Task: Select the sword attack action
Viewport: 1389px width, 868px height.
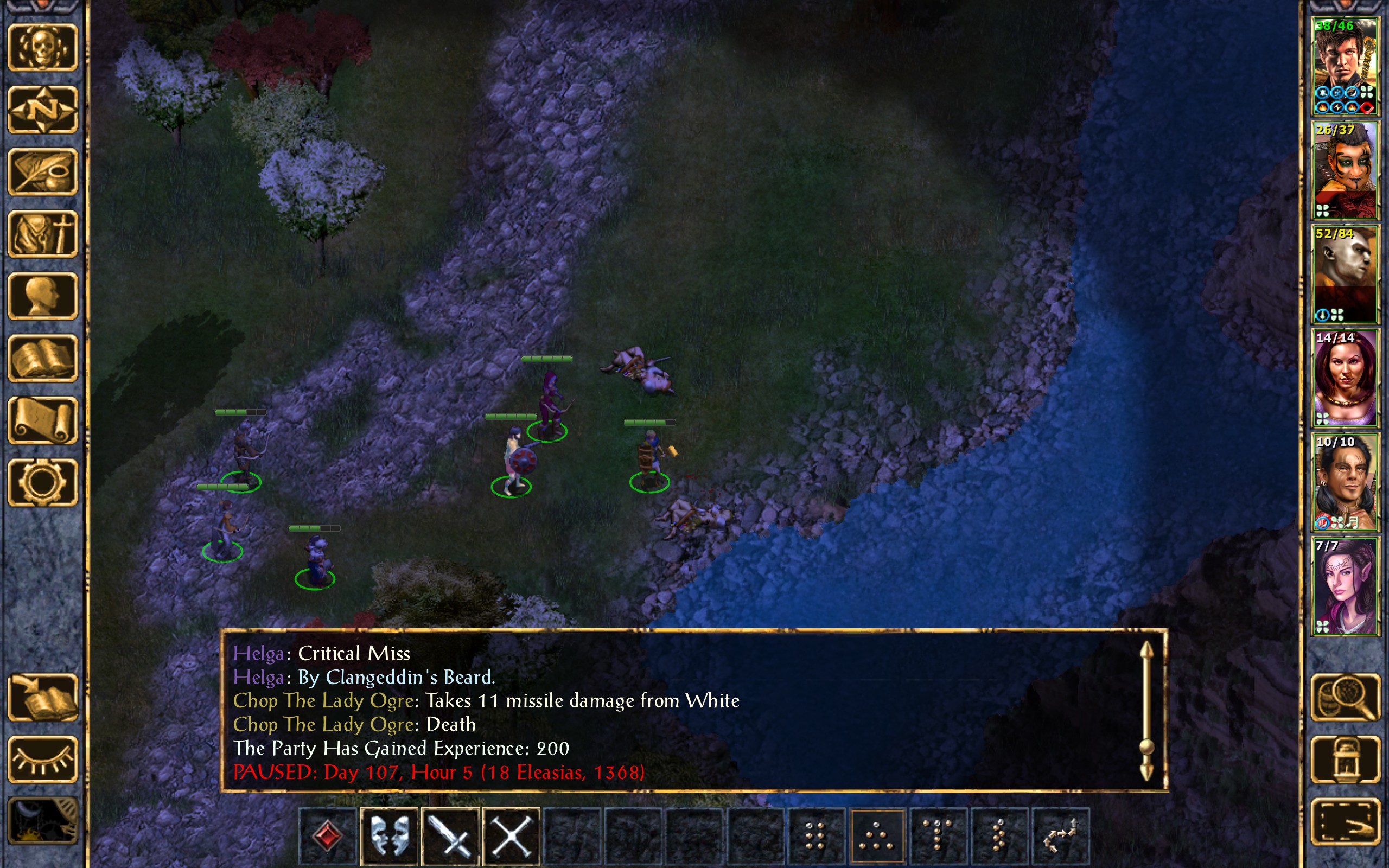Action: click(450, 835)
